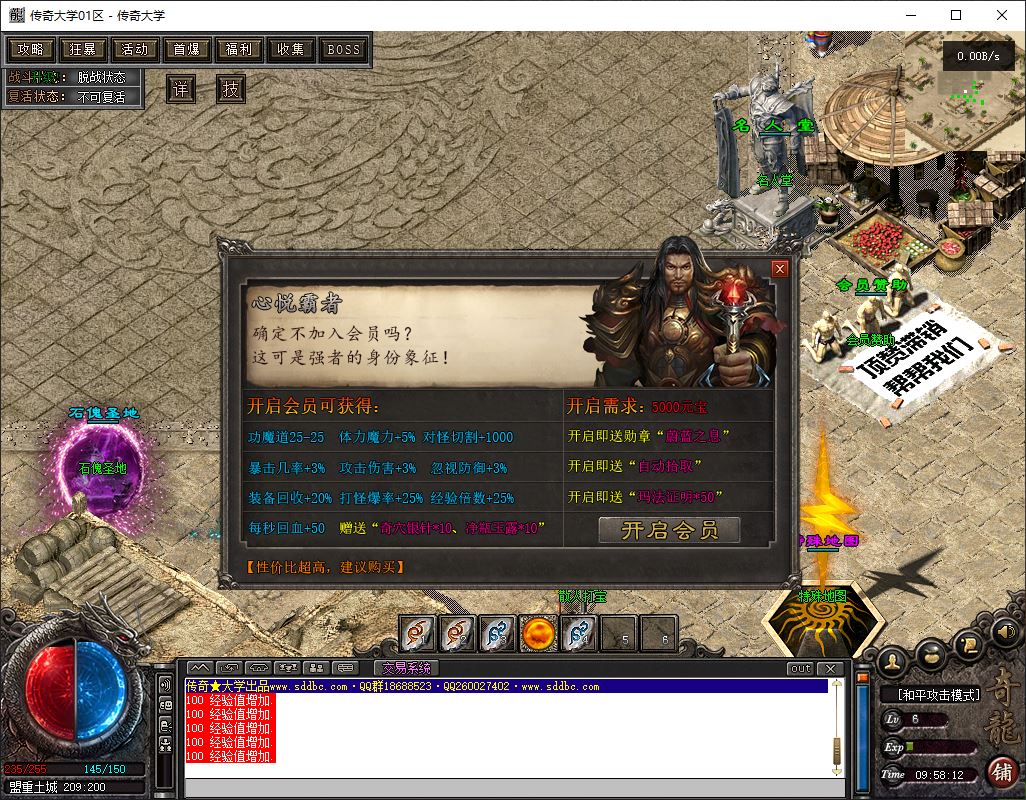Open the 福利 rewards menu

pyautogui.click(x=239, y=49)
